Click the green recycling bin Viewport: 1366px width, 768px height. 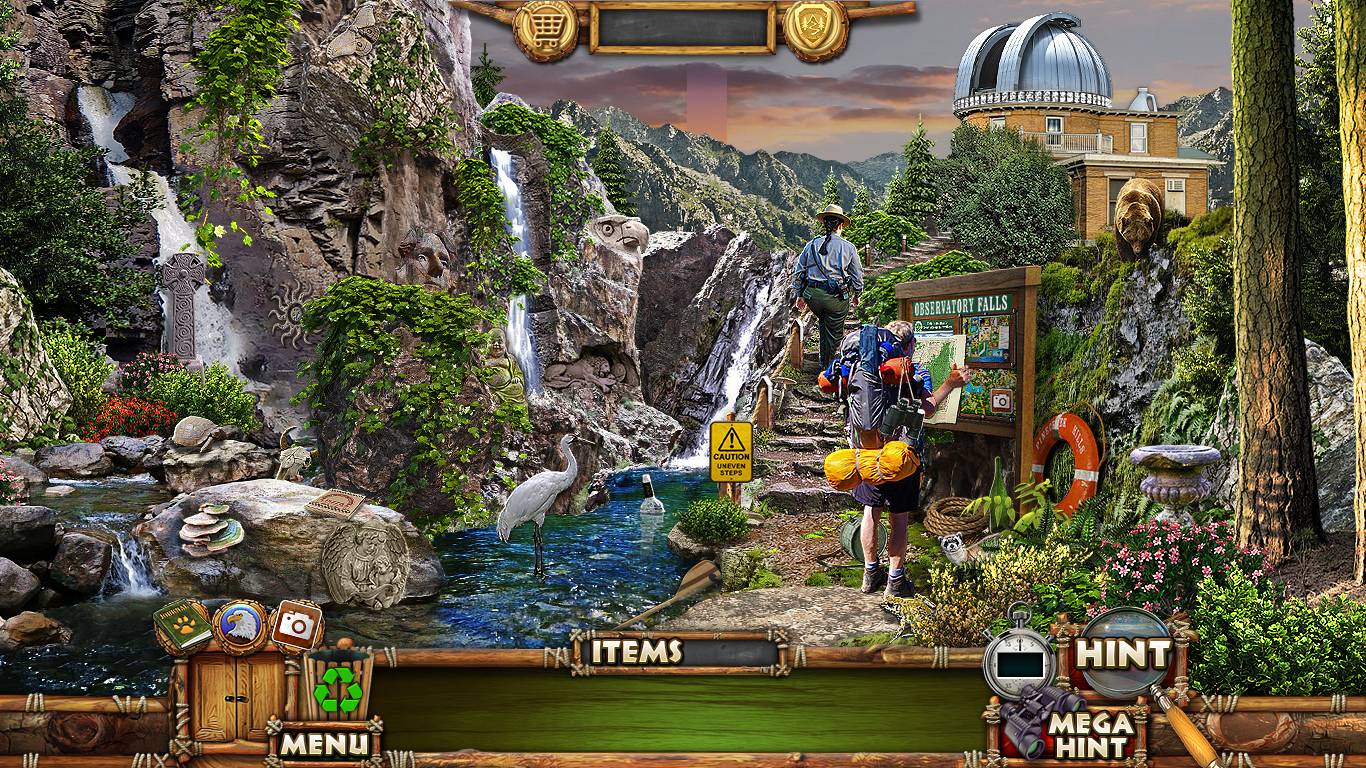click(338, 686)
